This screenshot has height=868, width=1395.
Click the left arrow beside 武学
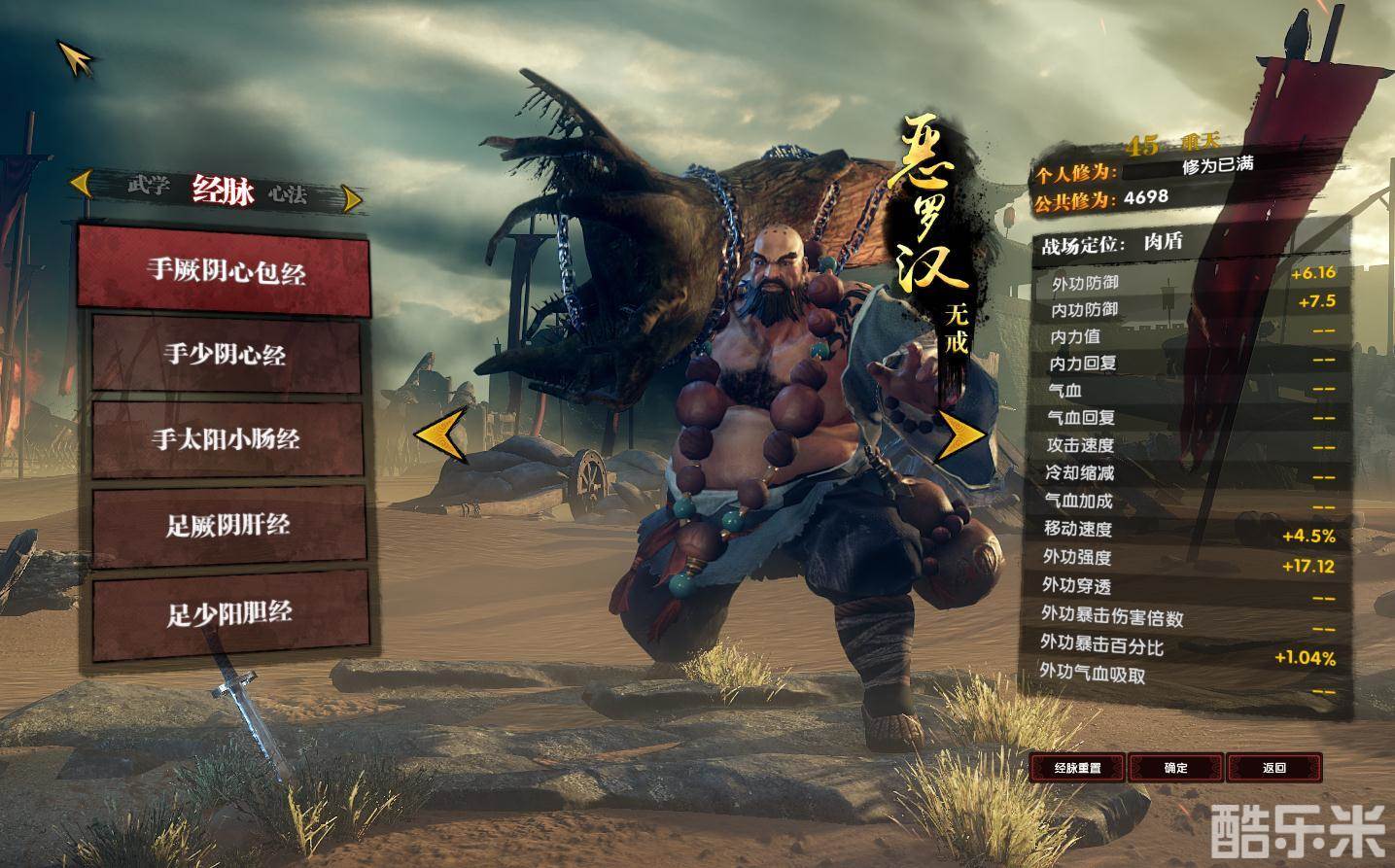83,182
